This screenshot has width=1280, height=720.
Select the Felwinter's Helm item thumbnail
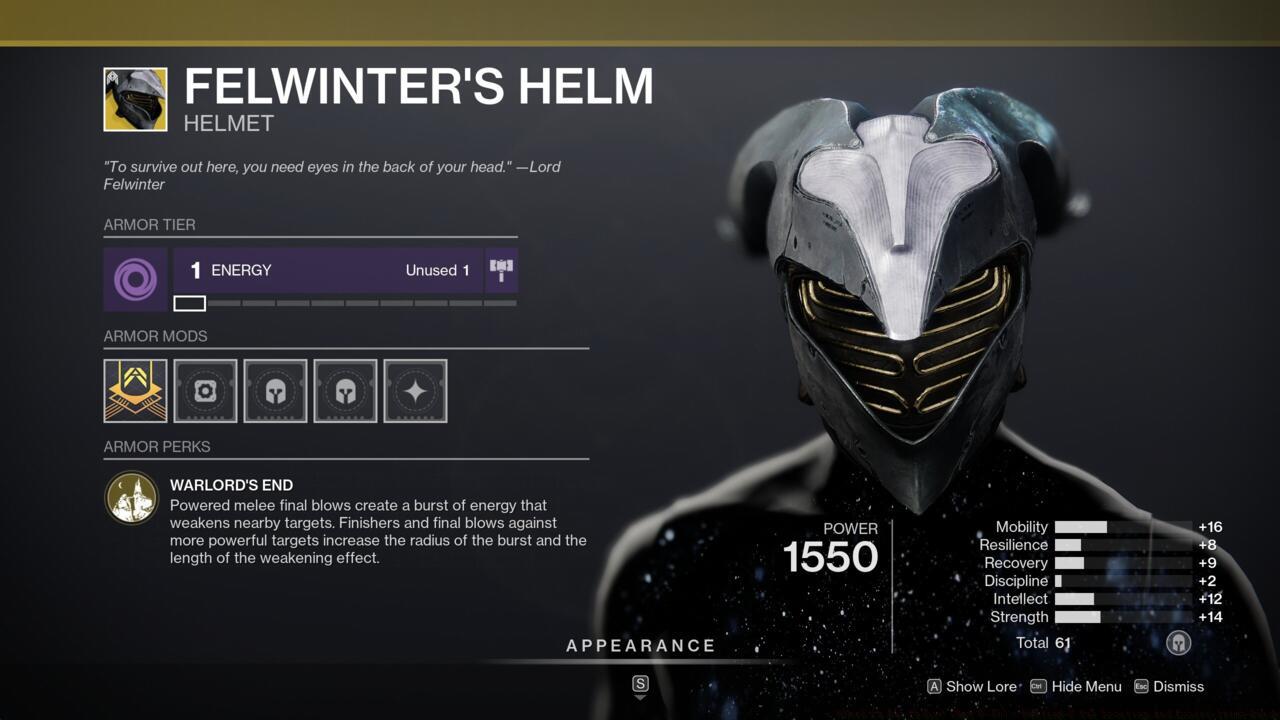pos(134,99)
